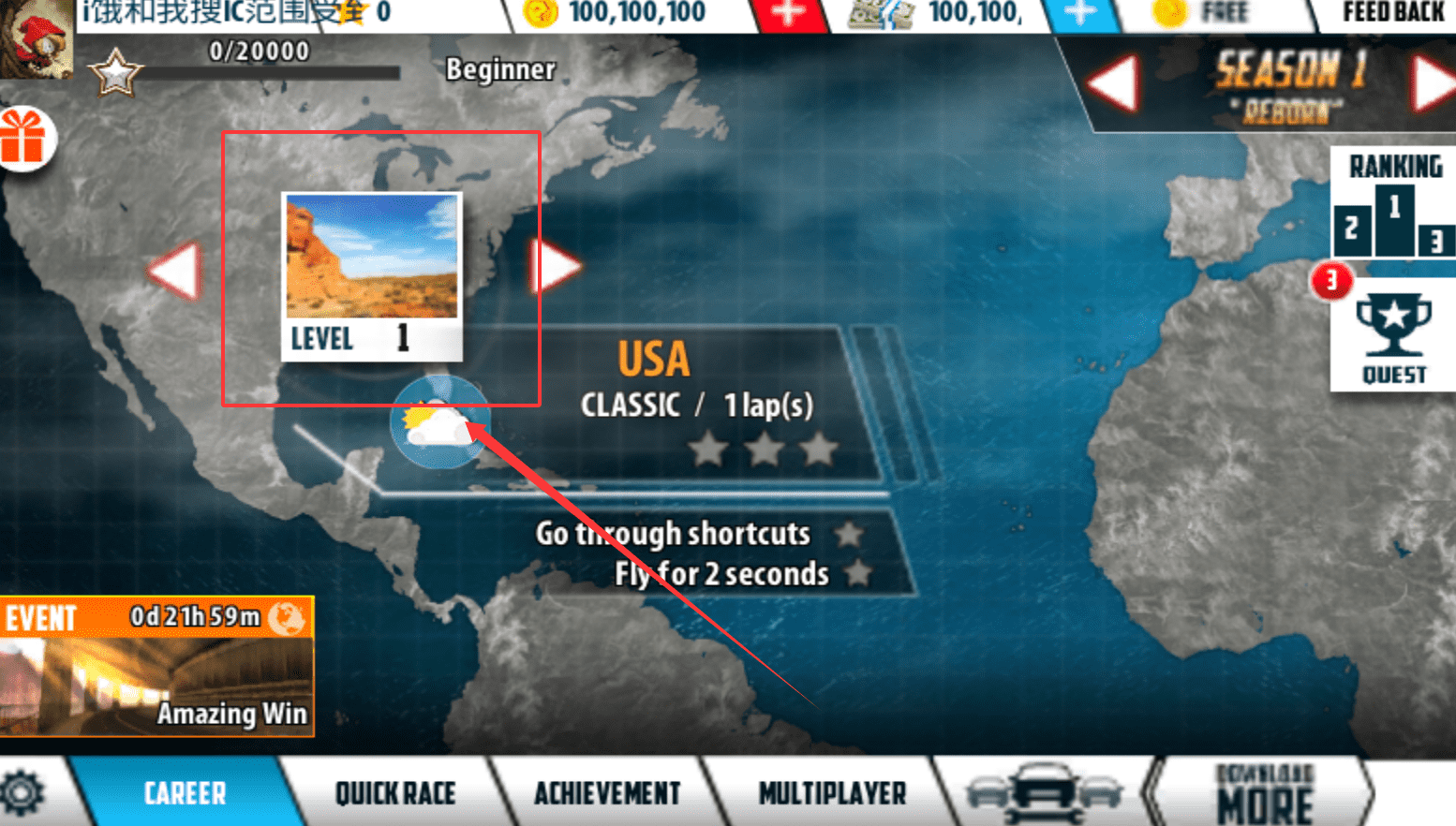The image size is (1456, 826).
Task: Go to the next level with right arrow
Action: click(x=557, y=266)
